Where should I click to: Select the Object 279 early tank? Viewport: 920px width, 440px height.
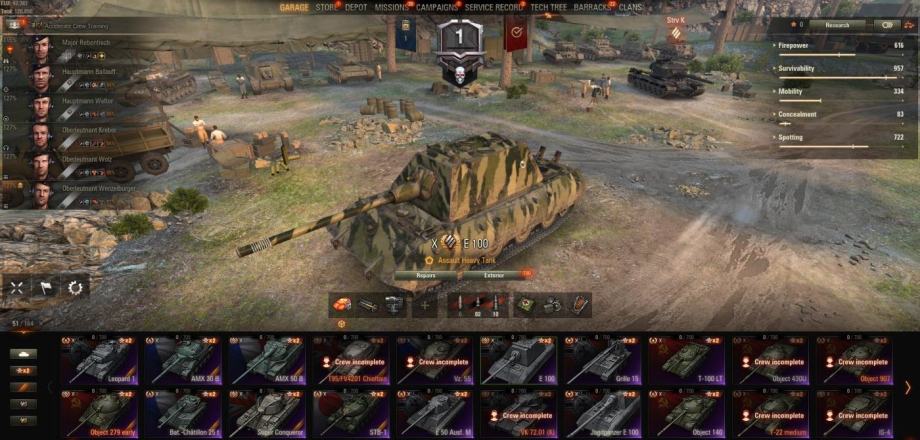pyautogui.click(x=101, y=412)
